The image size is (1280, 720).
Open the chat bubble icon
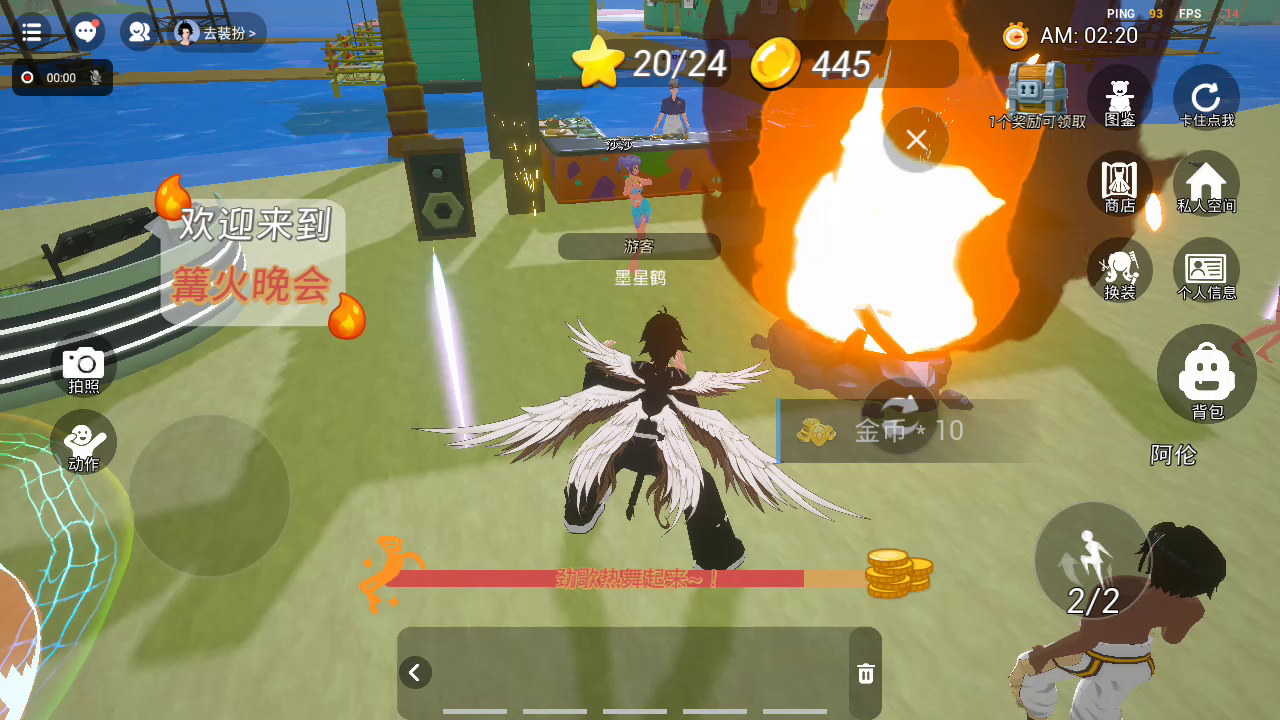(x=87, y=32)
